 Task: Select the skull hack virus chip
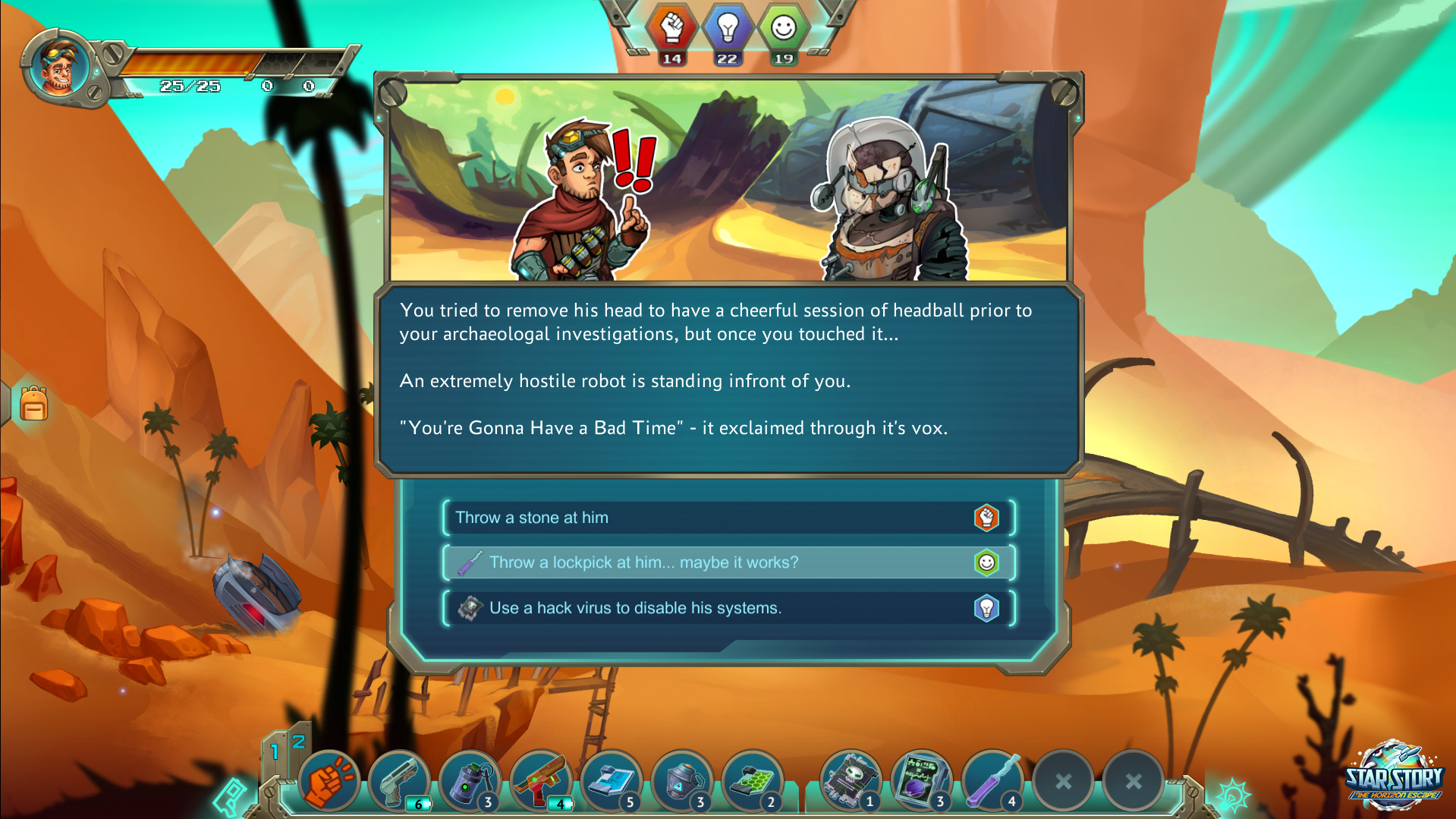pos(851,781)
